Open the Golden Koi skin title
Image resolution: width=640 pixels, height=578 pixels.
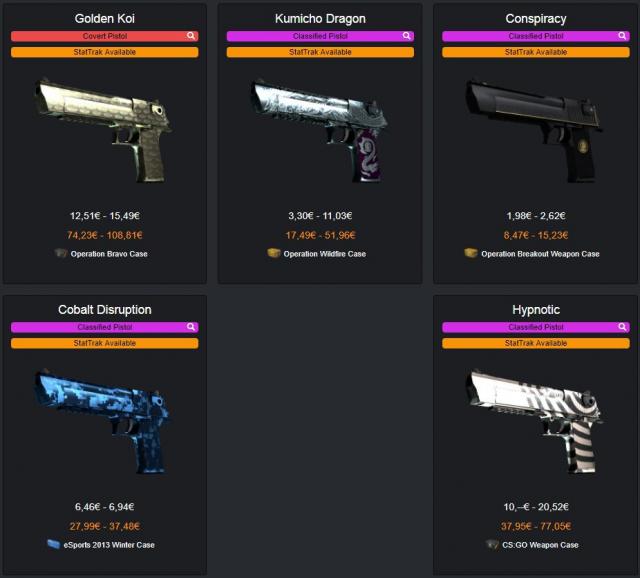click(x=105, y=19)
